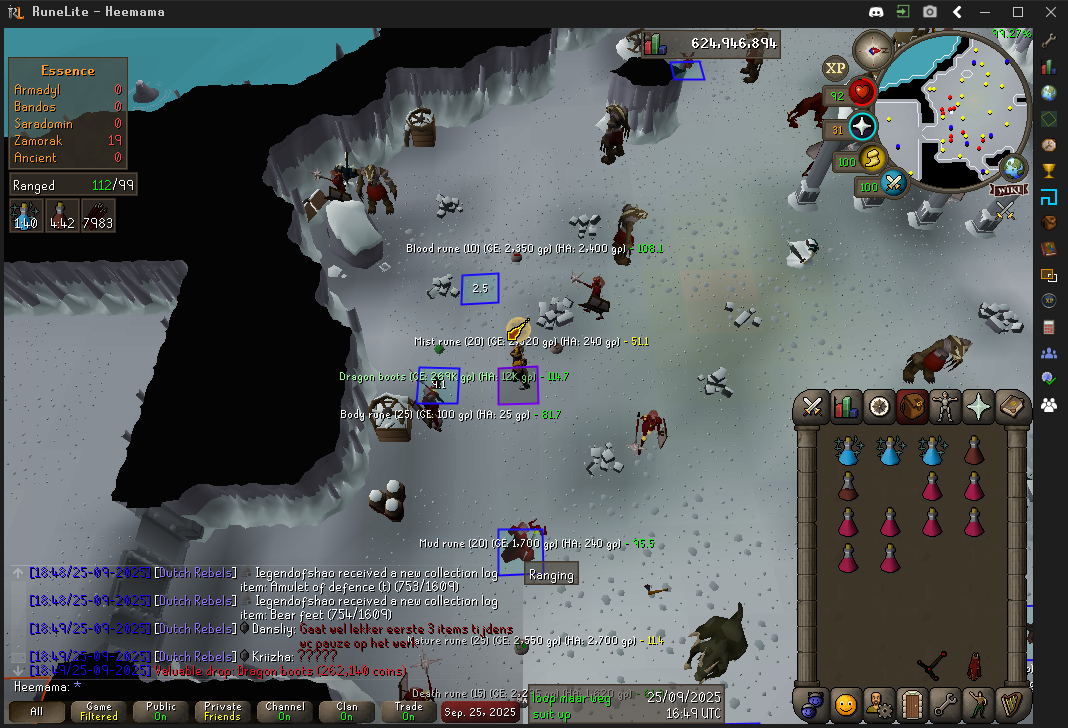The height and width of the screenshot is (728, 1068).
Task: Show the Worn Equipment tab
Action: click(x=945, y=407)
